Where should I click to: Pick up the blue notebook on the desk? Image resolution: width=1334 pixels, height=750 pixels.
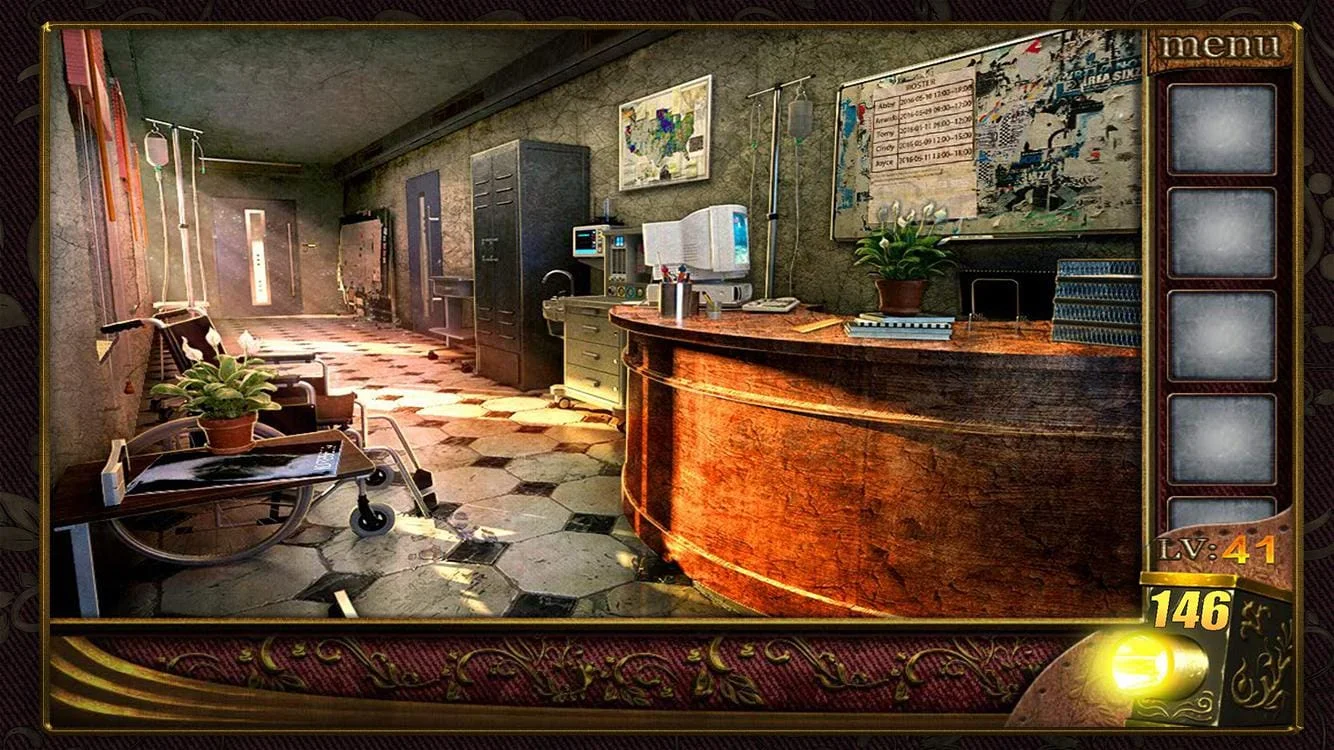905,328
